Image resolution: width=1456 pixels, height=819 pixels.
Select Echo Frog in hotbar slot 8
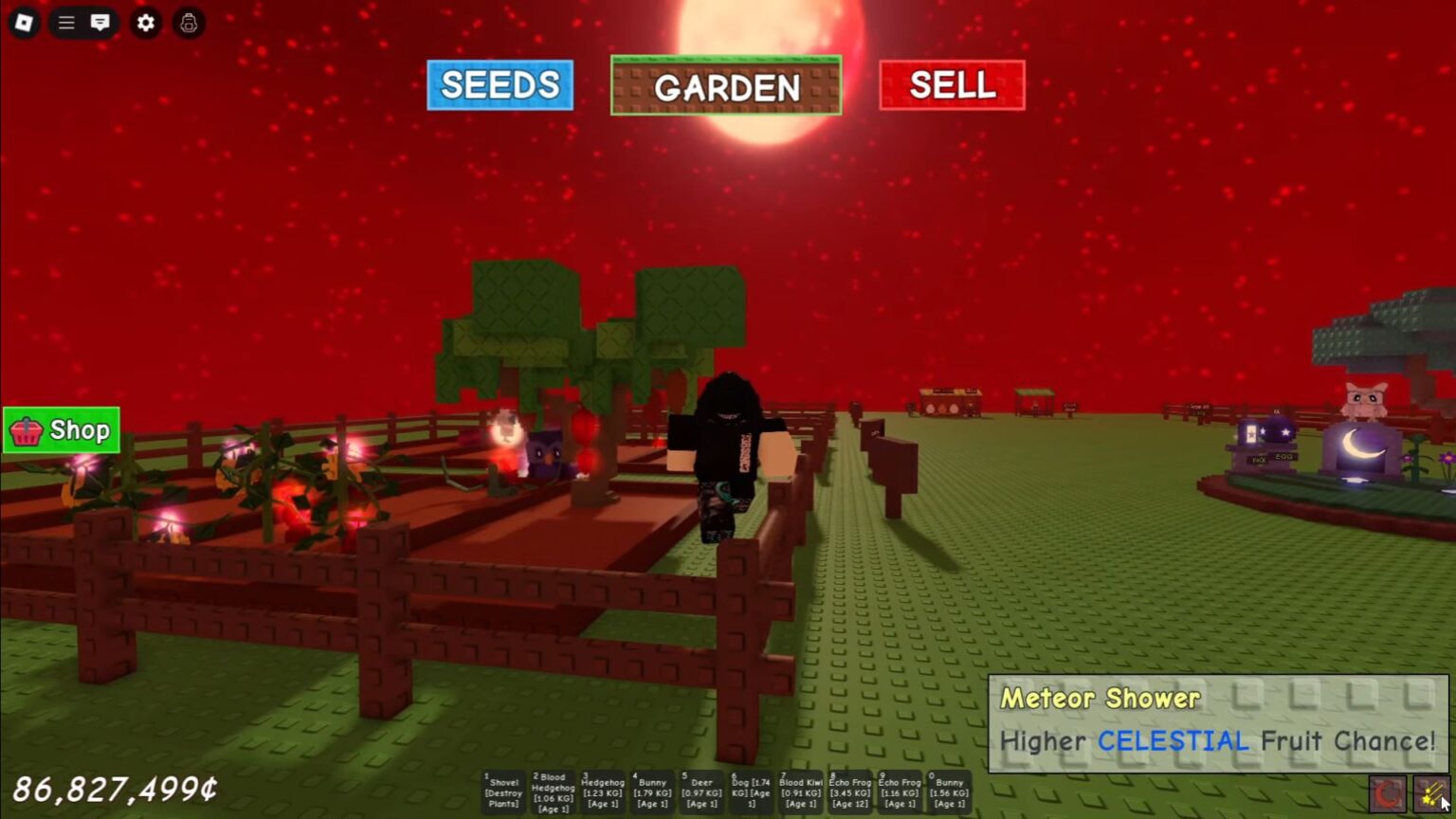(x=849, y=792)
